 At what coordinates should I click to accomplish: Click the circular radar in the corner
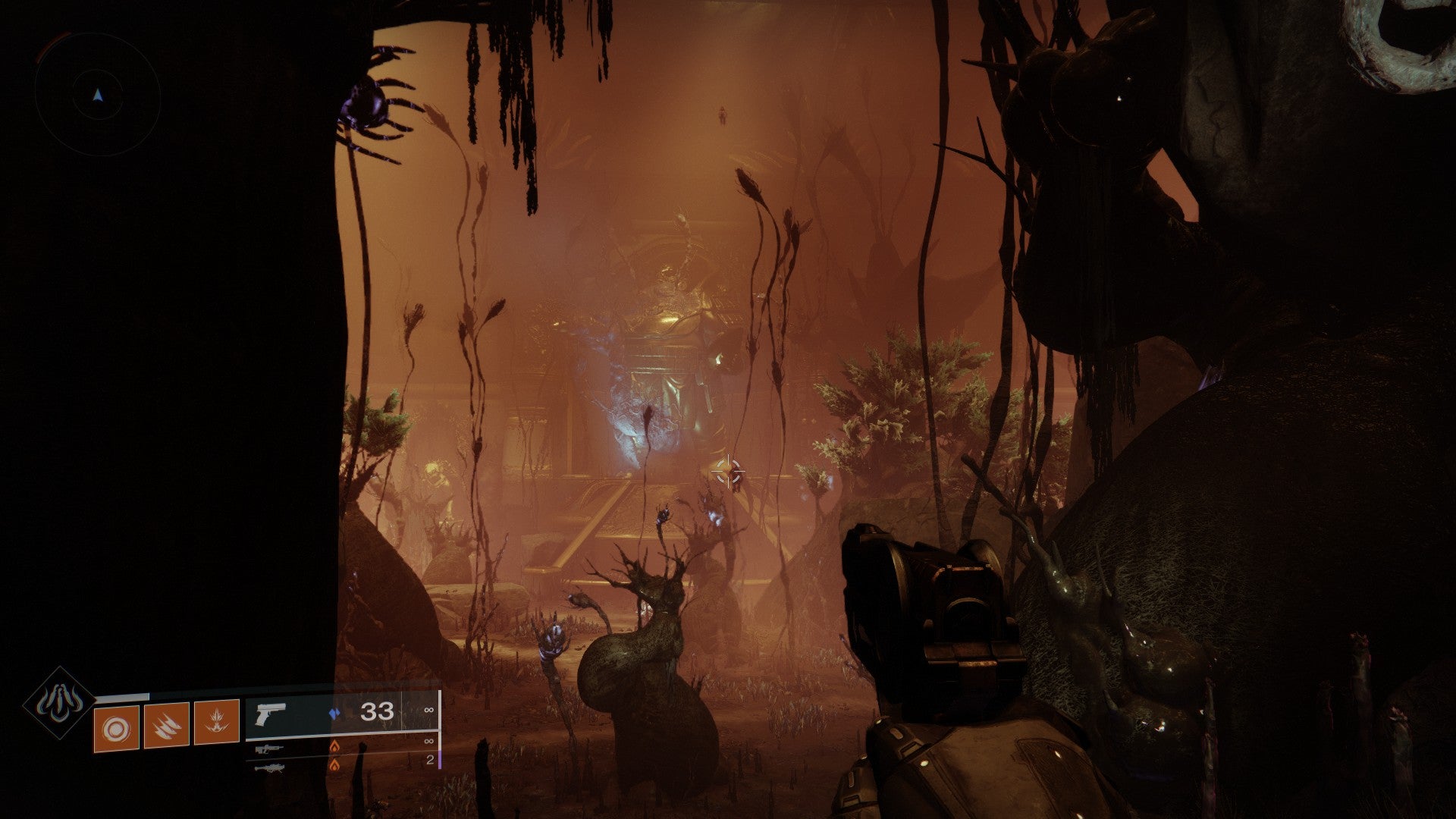pos(97,95)
